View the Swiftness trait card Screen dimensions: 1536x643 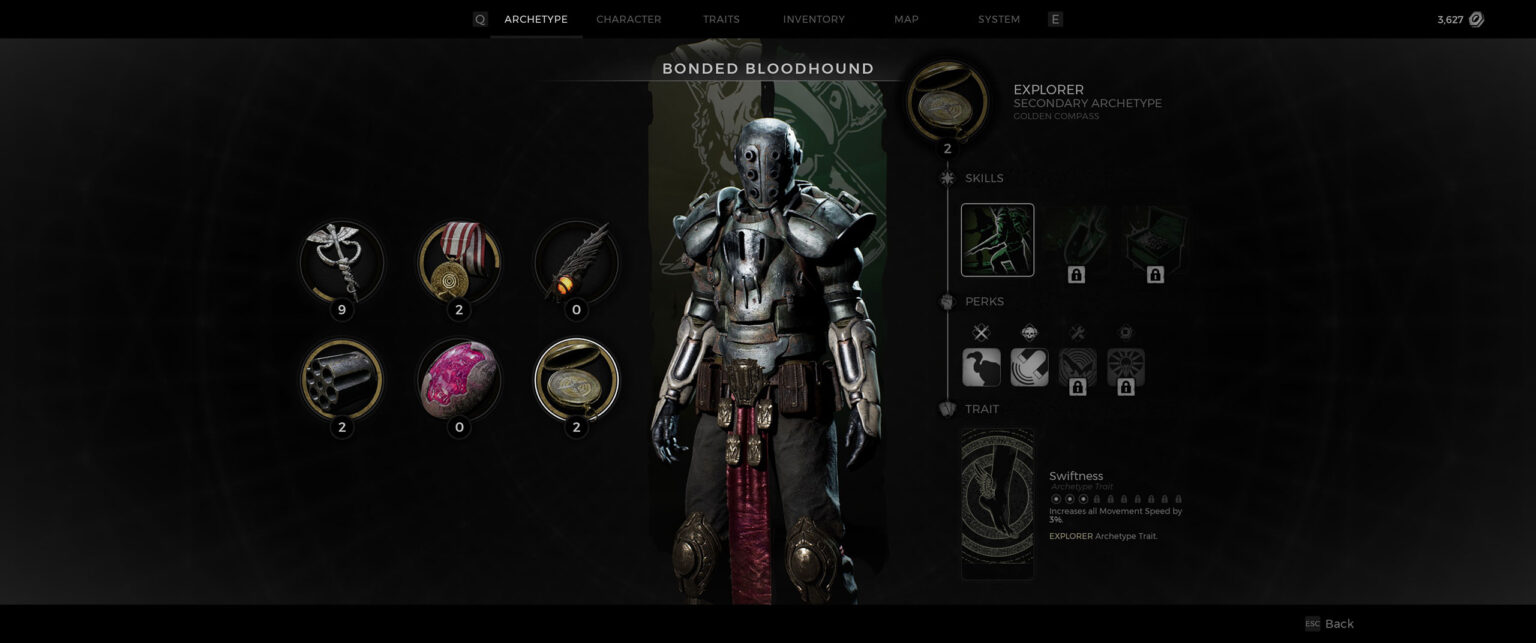(997, 503)
